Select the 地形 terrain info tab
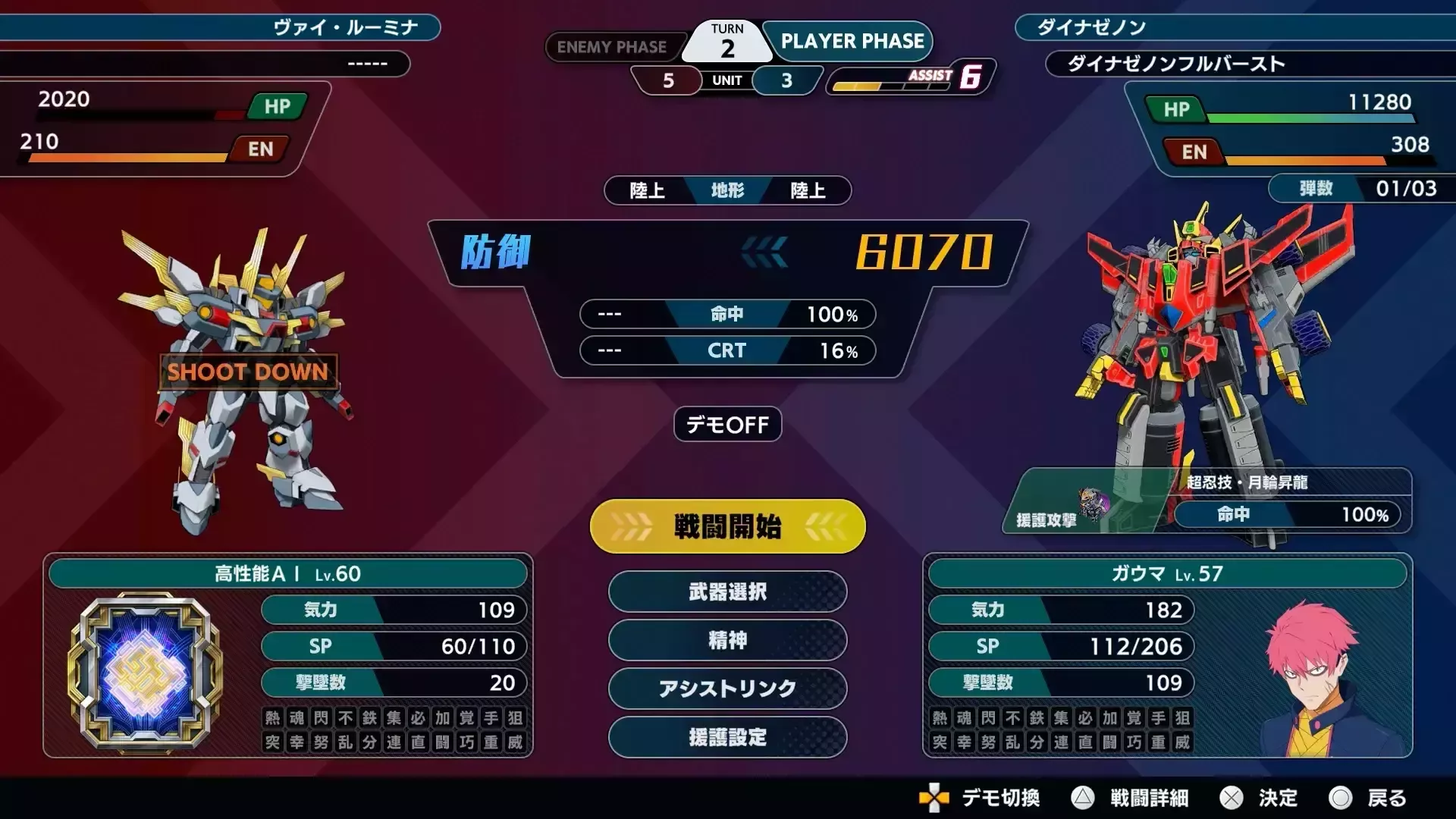1456x819 pixels. (x=726, y=191)
